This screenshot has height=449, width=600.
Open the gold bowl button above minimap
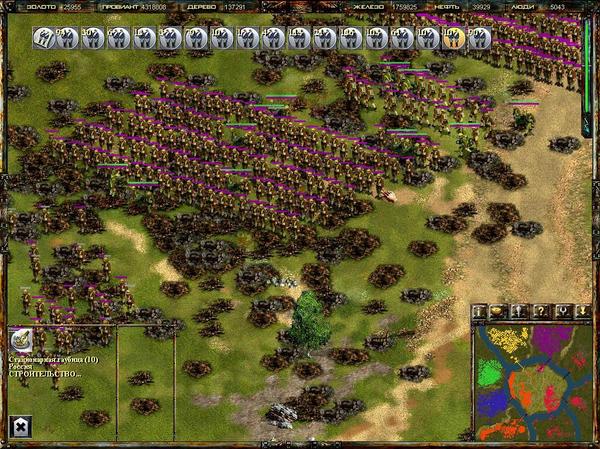(500, 312)
